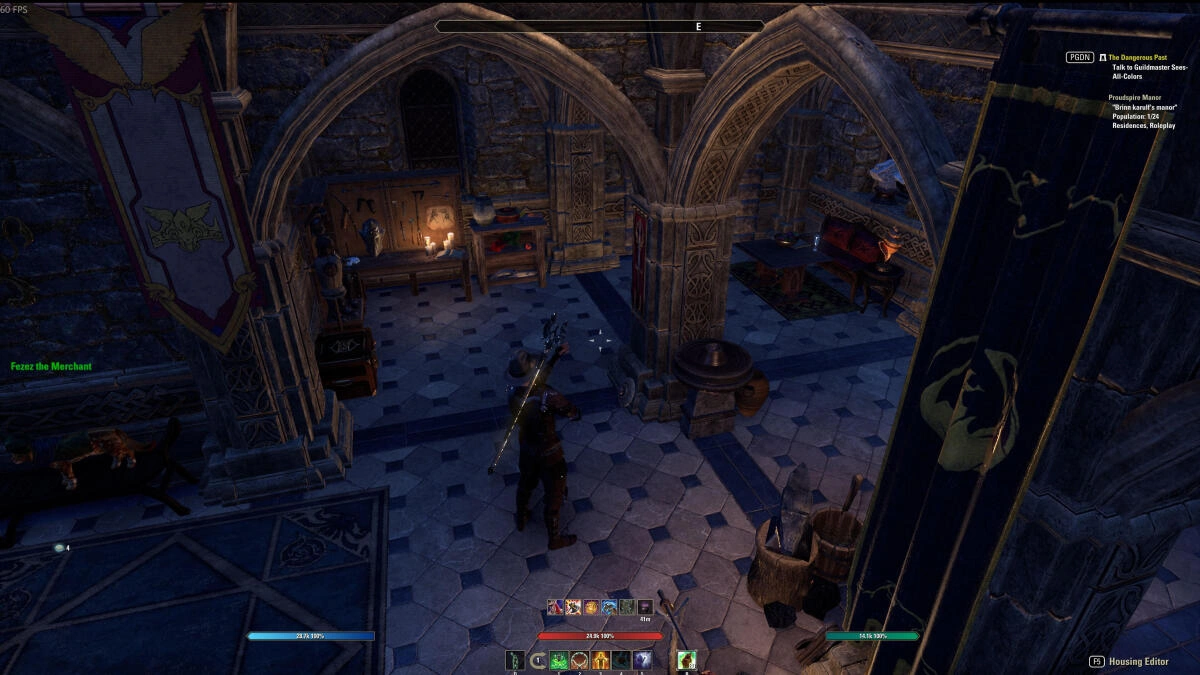
Task: Use the quickslot item with green chain figure
Action: pyautogui.click(x=514, y=660)
